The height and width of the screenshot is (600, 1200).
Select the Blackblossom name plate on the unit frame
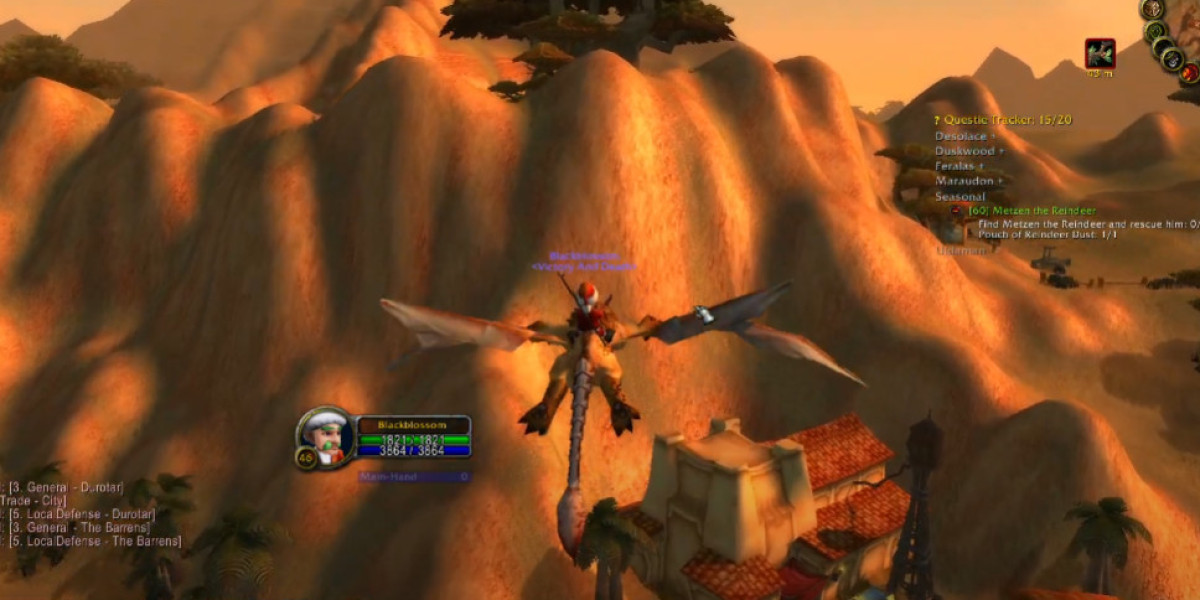pos(413,424)
